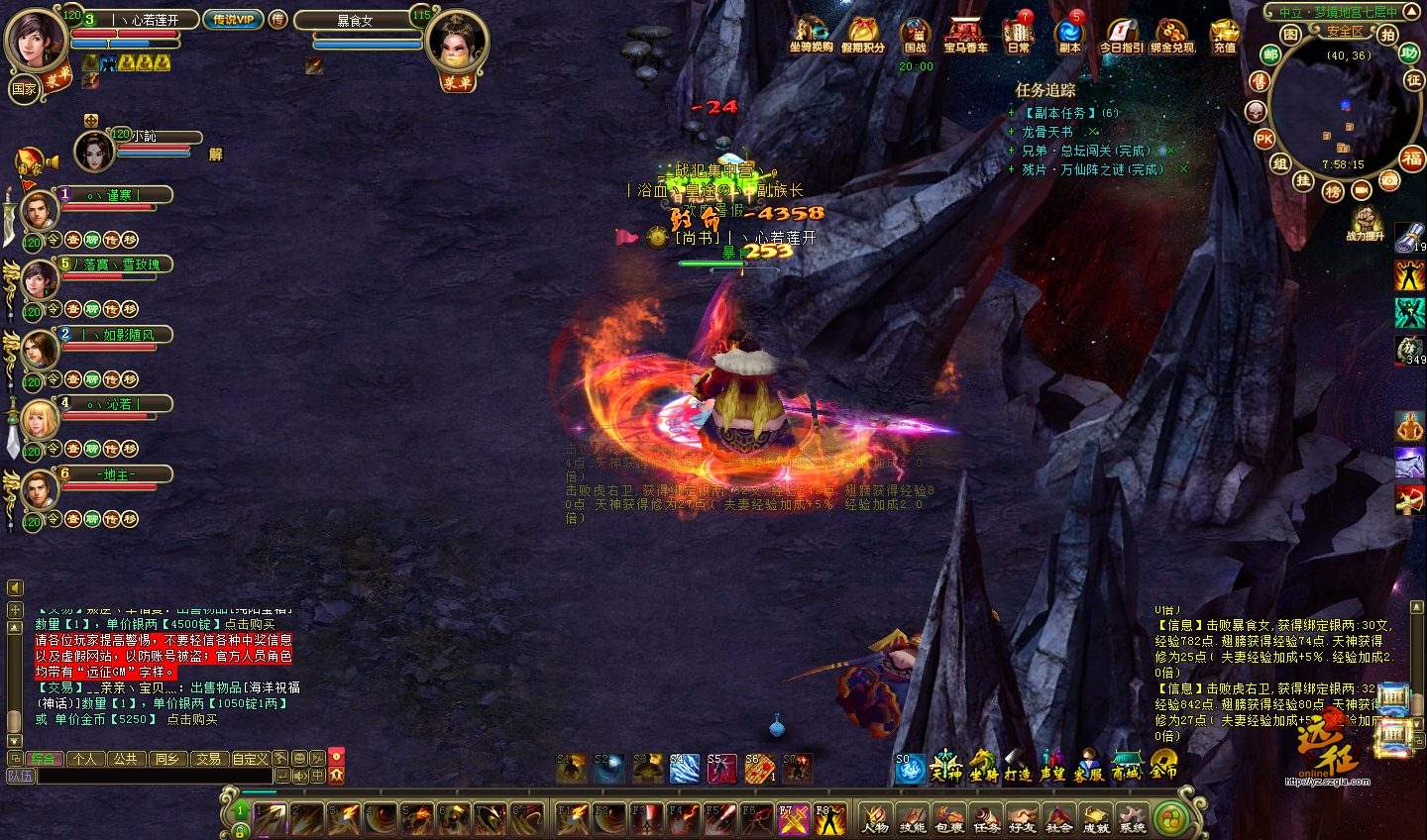This screenshot has width=1427, height=840.
Task: Switch chat to the 个人 personal tab
Action: 85,759
